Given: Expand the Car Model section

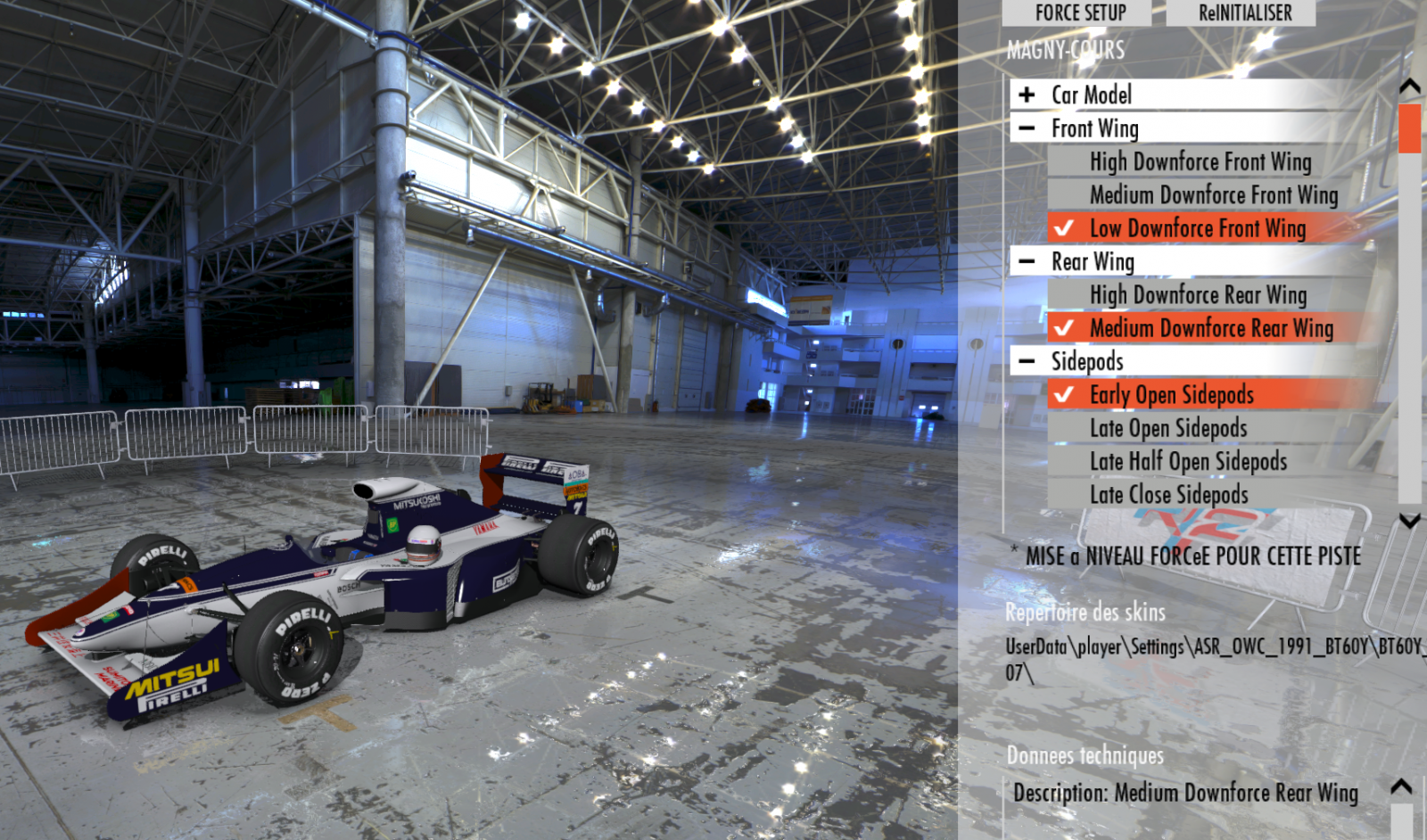Looking at the screenshot, I should pos(1027,95).
